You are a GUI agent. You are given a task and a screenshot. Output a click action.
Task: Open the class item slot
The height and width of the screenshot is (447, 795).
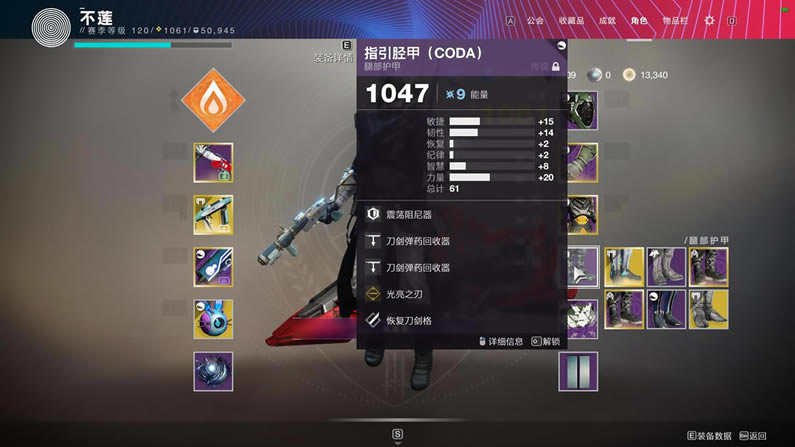coord(580,319)
